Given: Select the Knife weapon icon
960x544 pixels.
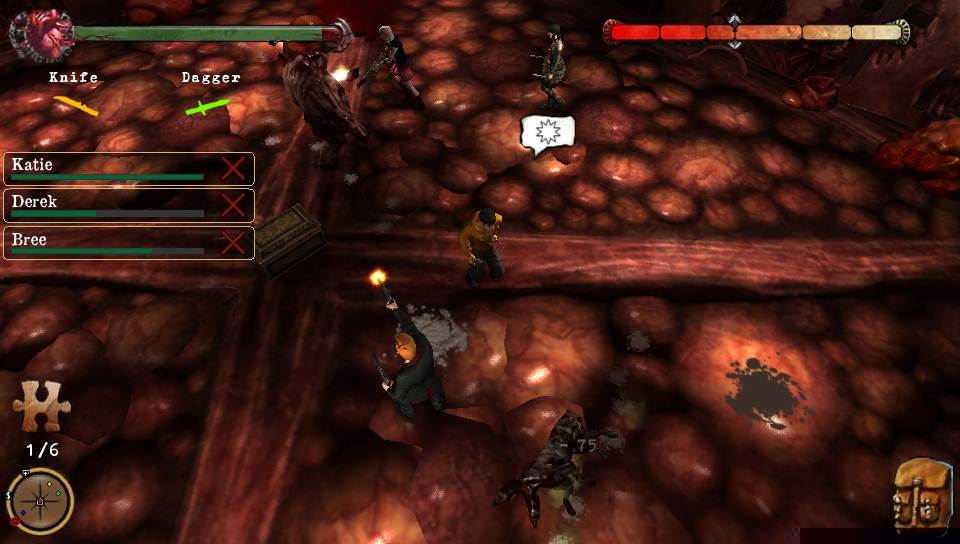Looking at the screenshot, I should [x=76, y=104].
